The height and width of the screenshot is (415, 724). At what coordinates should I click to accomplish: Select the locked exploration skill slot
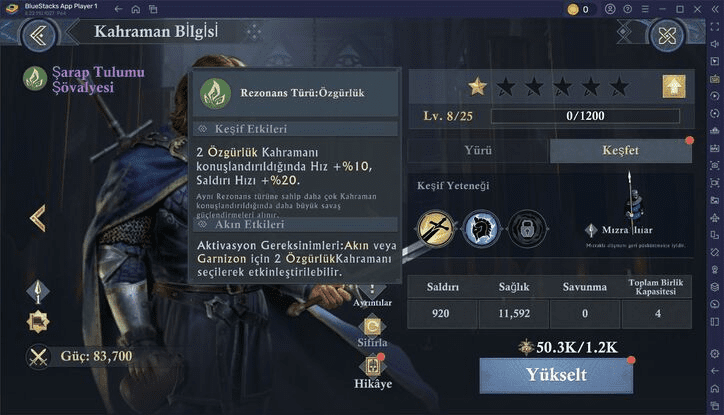tap(526, 228)
